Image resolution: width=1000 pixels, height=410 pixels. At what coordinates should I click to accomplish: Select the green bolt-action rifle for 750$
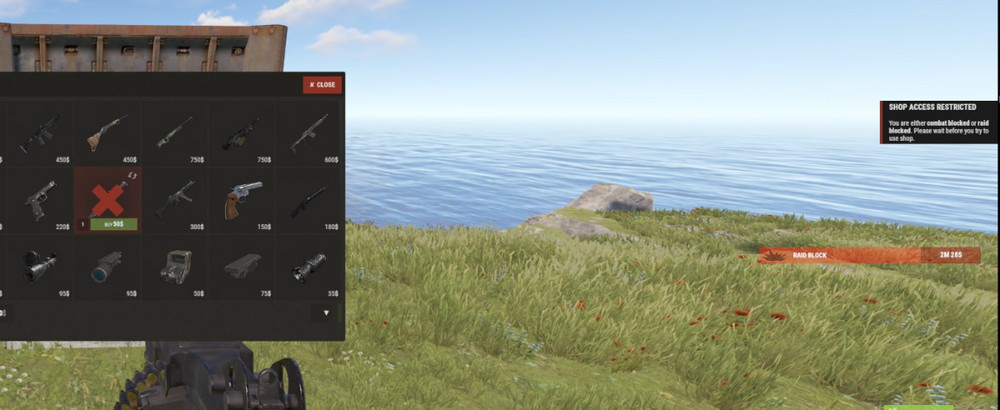tap(174, 133)
